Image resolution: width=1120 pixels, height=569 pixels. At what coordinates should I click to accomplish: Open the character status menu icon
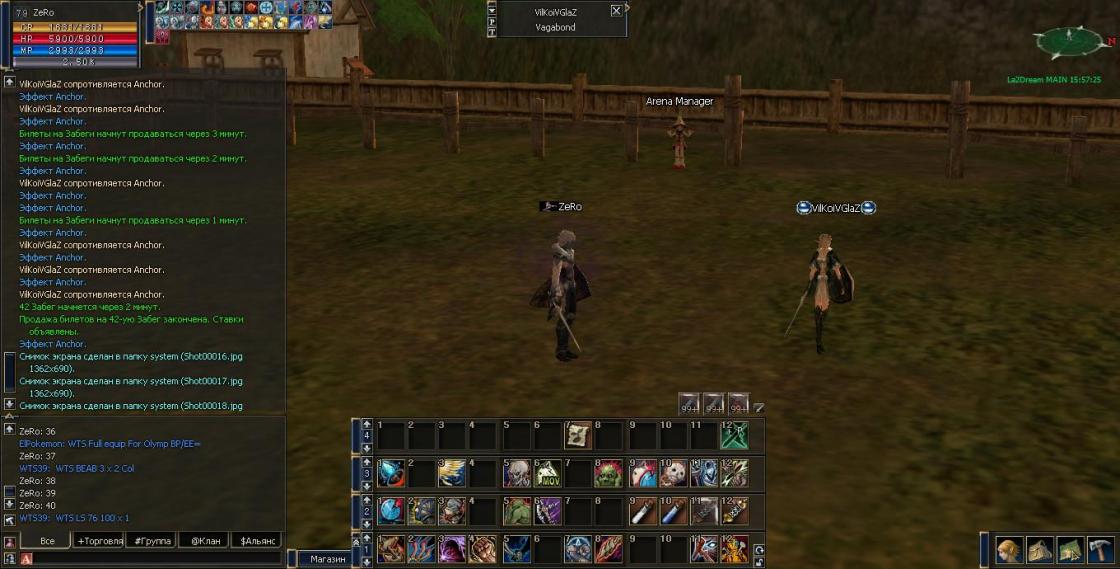click(1009, 549)
